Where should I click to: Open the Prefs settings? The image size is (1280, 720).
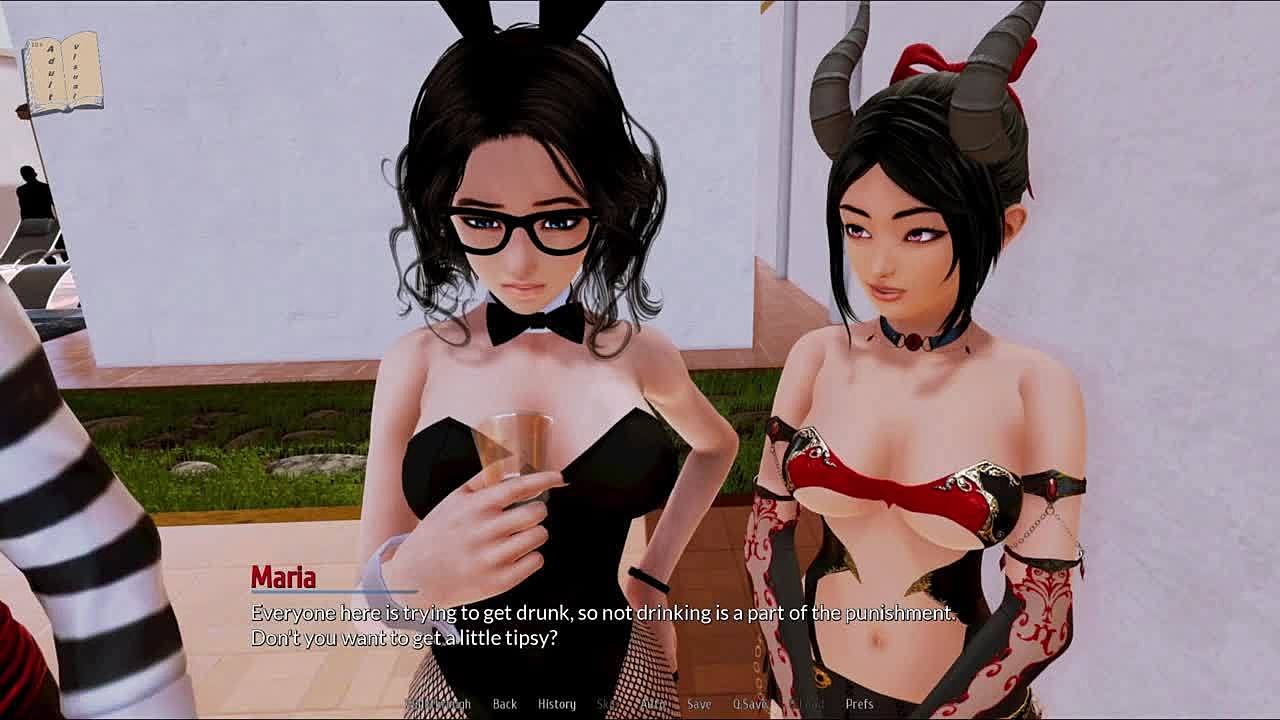(x=860, y=704)
